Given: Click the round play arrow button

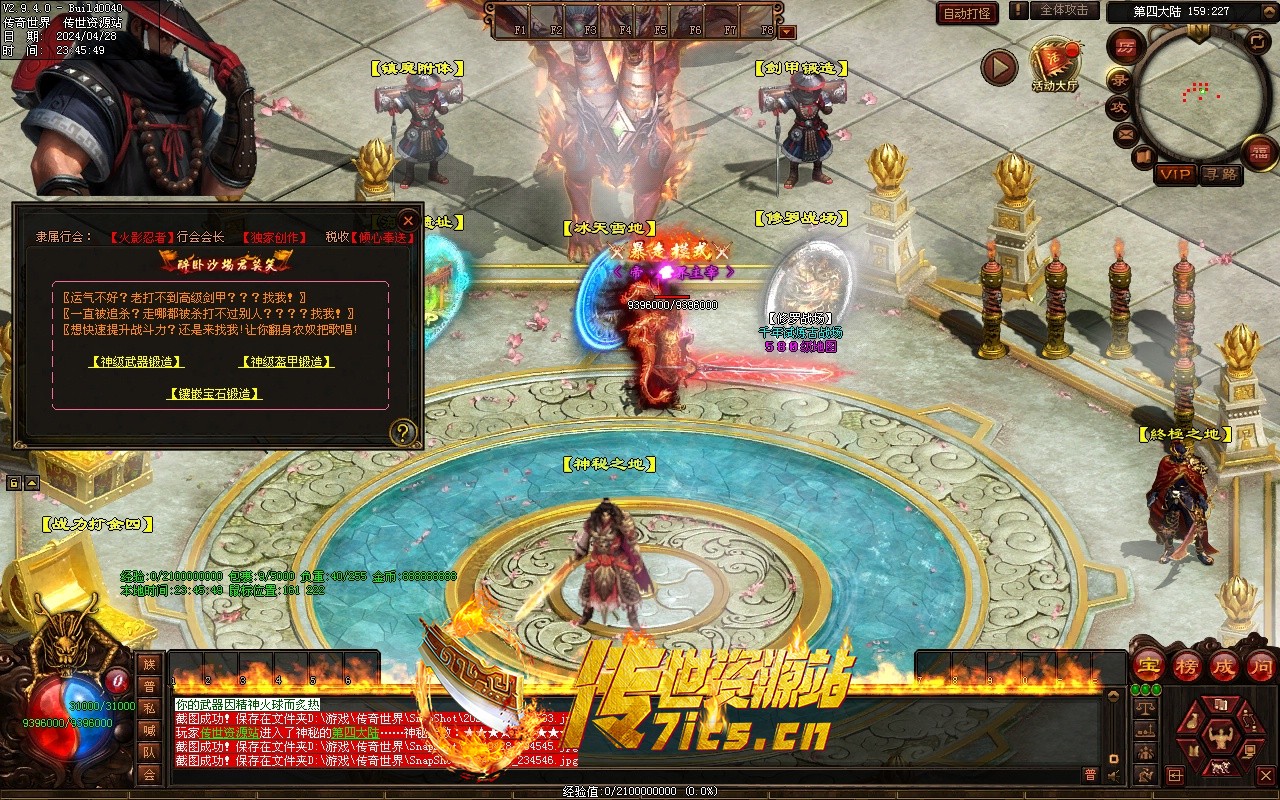Looking at the screenshot, I should click(x=998, y=68).
